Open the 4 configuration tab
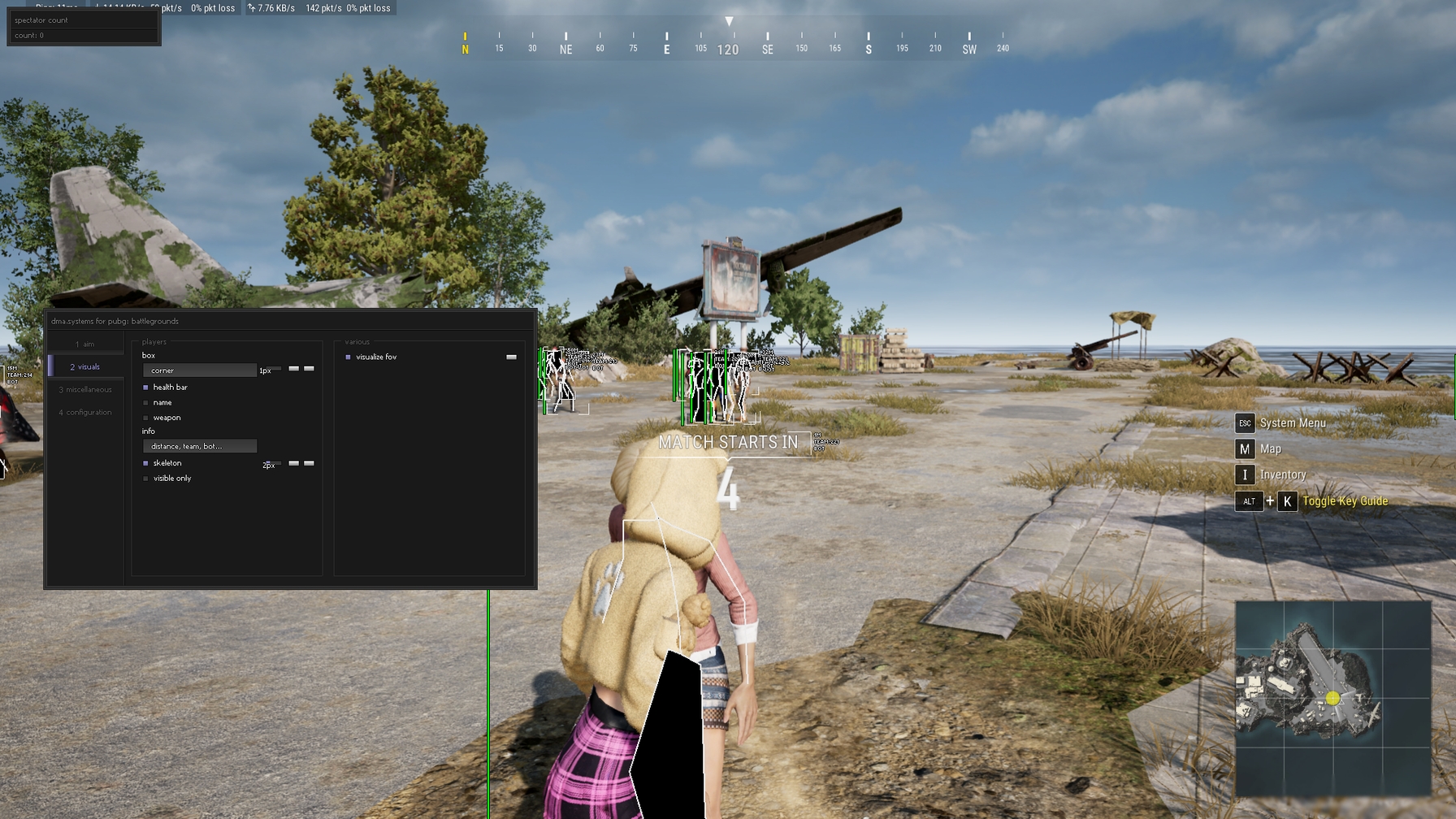The width and height of the screenshot is (1456, 819). pos(85,412)
